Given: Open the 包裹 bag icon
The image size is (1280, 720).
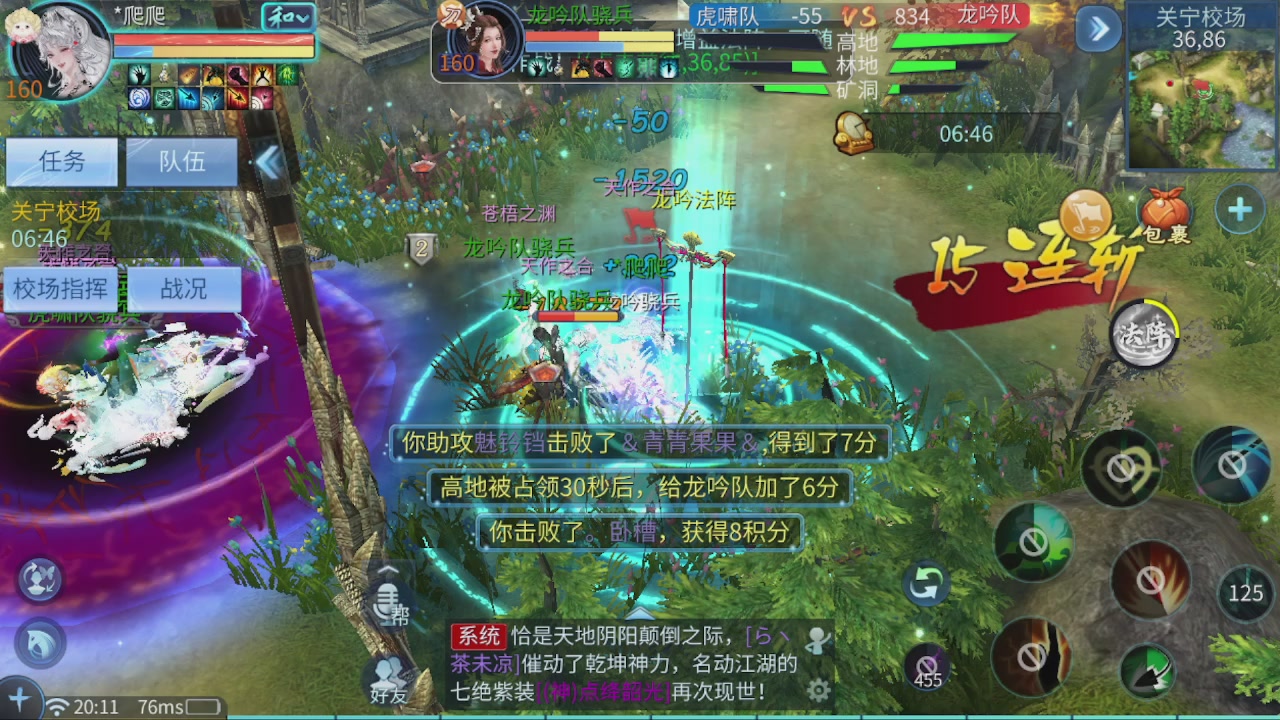Looking at the screenshot, I should [x=1166, y=212].
